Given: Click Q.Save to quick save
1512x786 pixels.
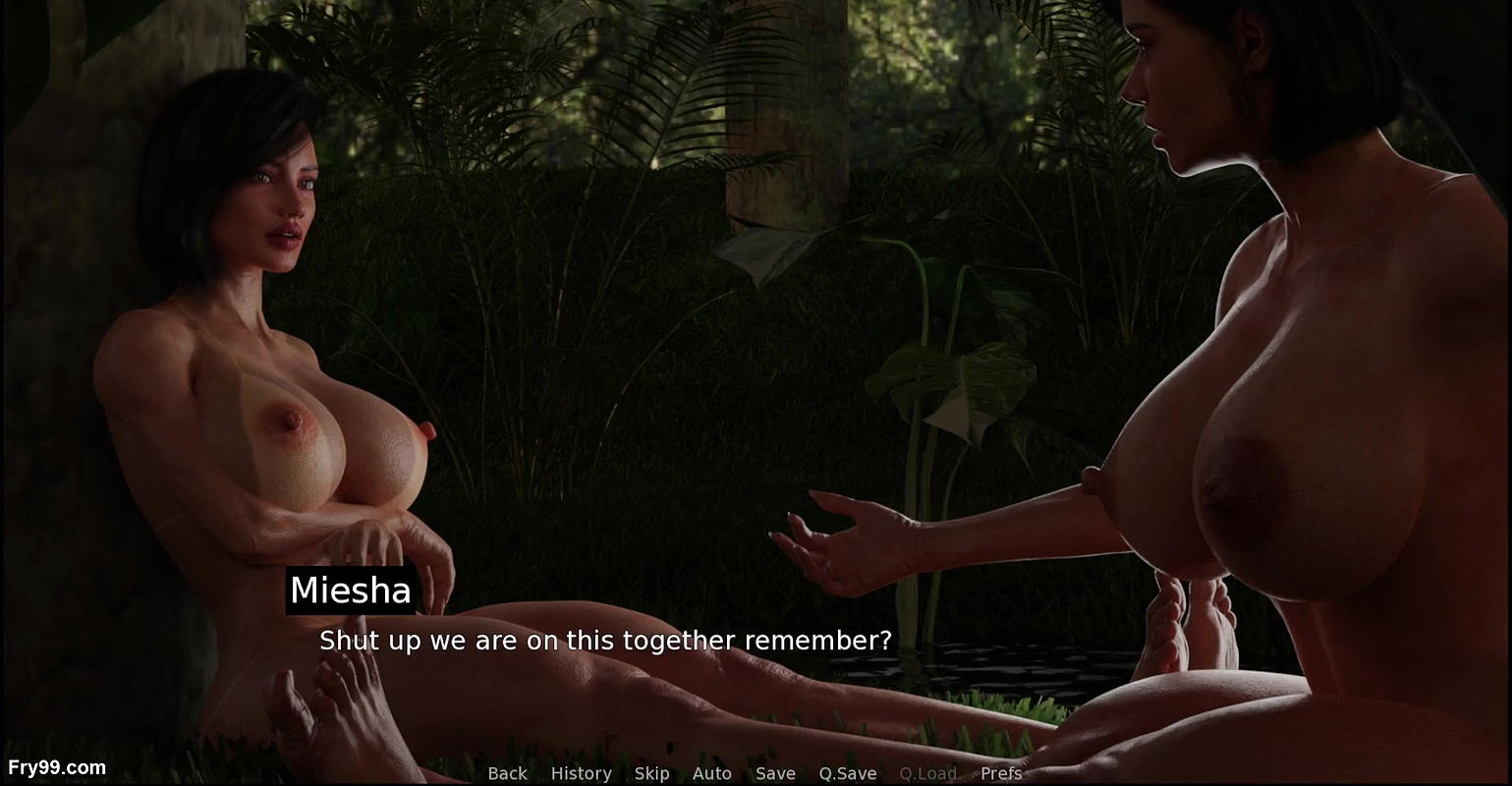Looking at the screenshot, I should (x=847, y=773).
